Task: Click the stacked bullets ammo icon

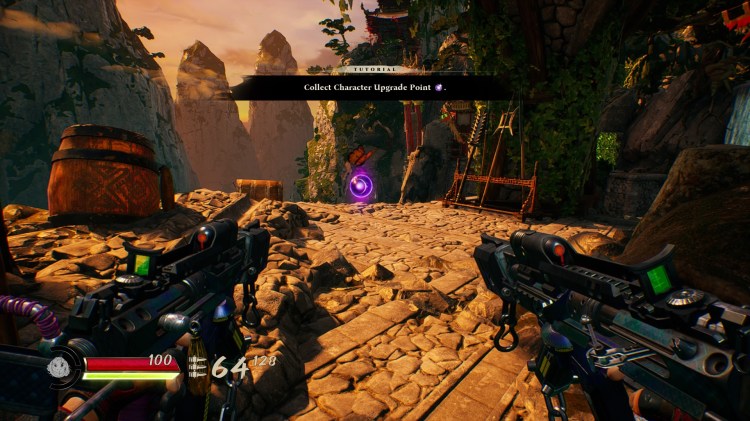Action: click(x=198, y=367)
